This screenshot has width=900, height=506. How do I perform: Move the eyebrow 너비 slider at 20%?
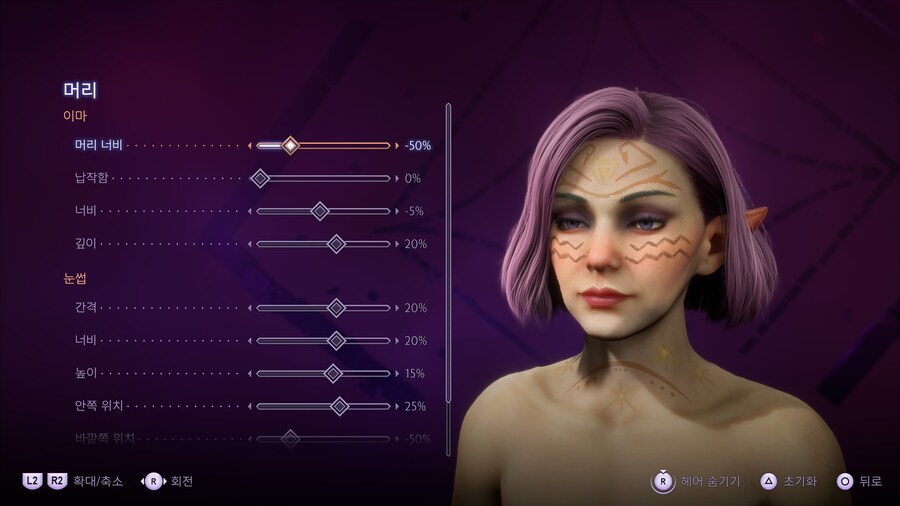tap(336, 341)
